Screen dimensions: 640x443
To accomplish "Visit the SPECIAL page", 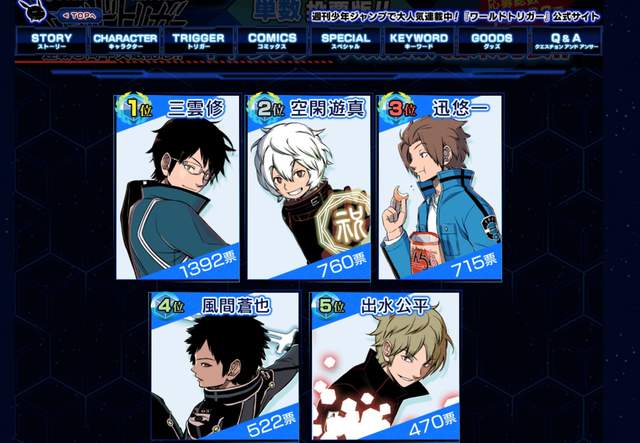I will pyautogui.click(x=345, y=41).
